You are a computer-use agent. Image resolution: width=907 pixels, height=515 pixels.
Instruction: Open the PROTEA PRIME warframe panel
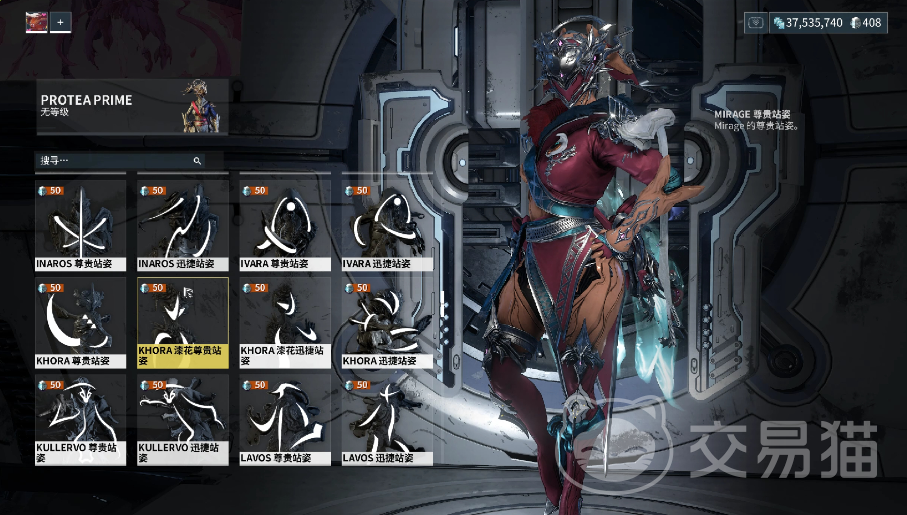pos(132,106)
